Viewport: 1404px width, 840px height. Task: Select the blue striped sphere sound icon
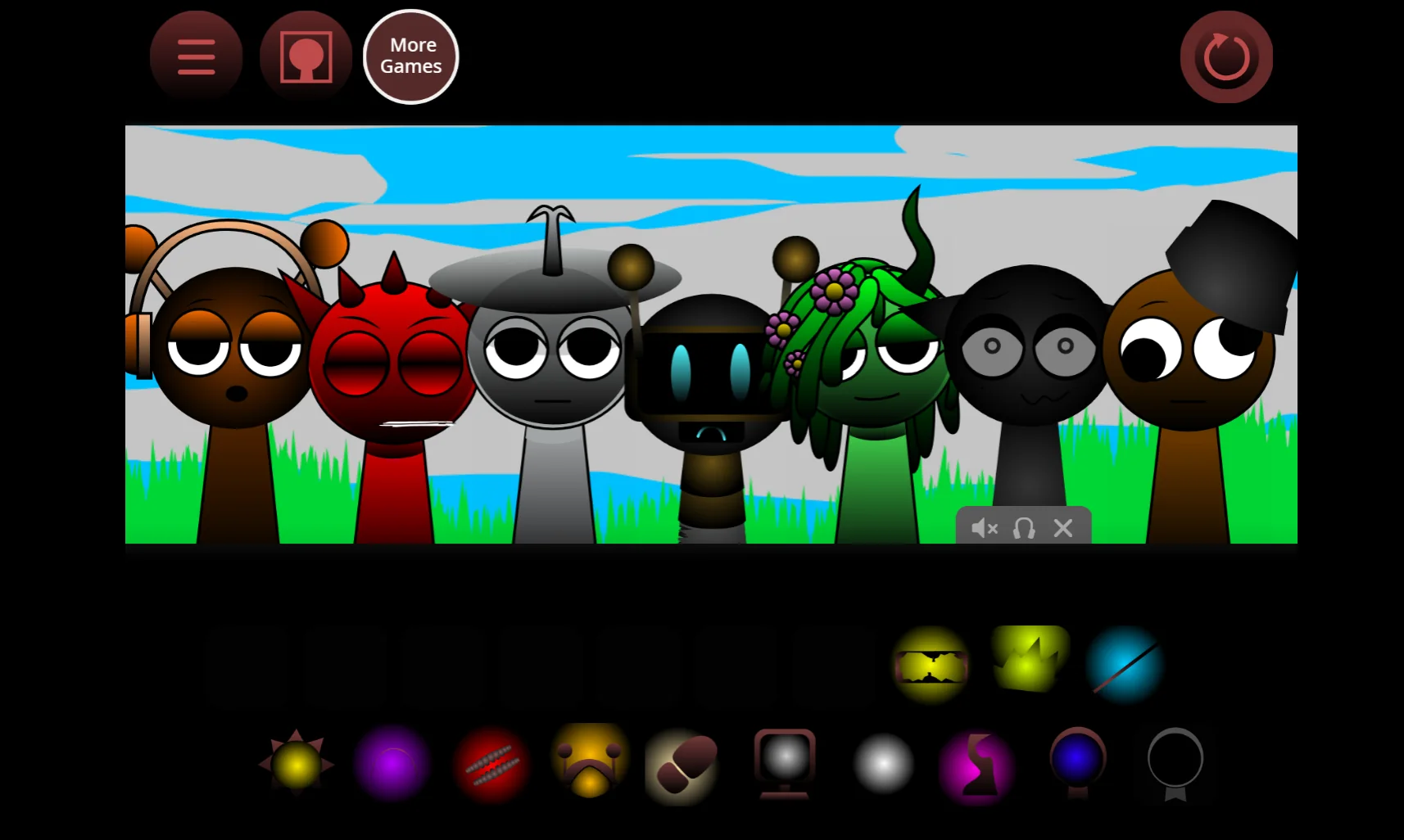click(x=1128, y=663)
